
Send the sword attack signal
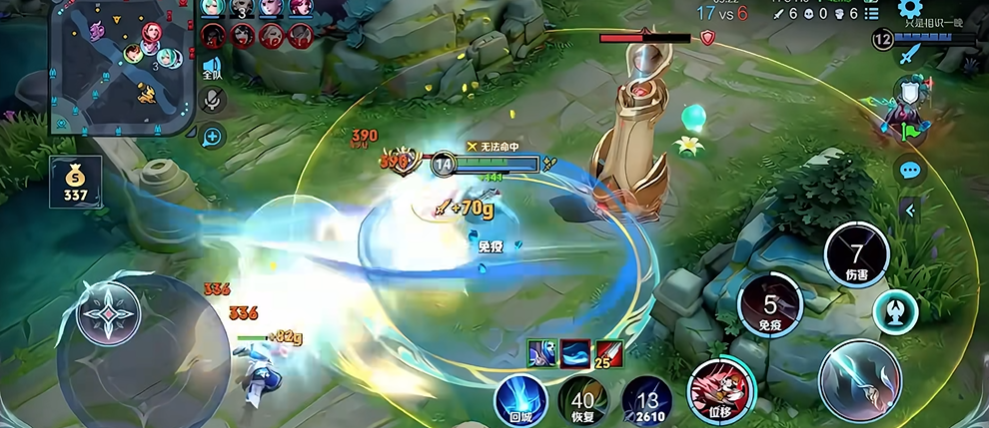coord(908,54)
